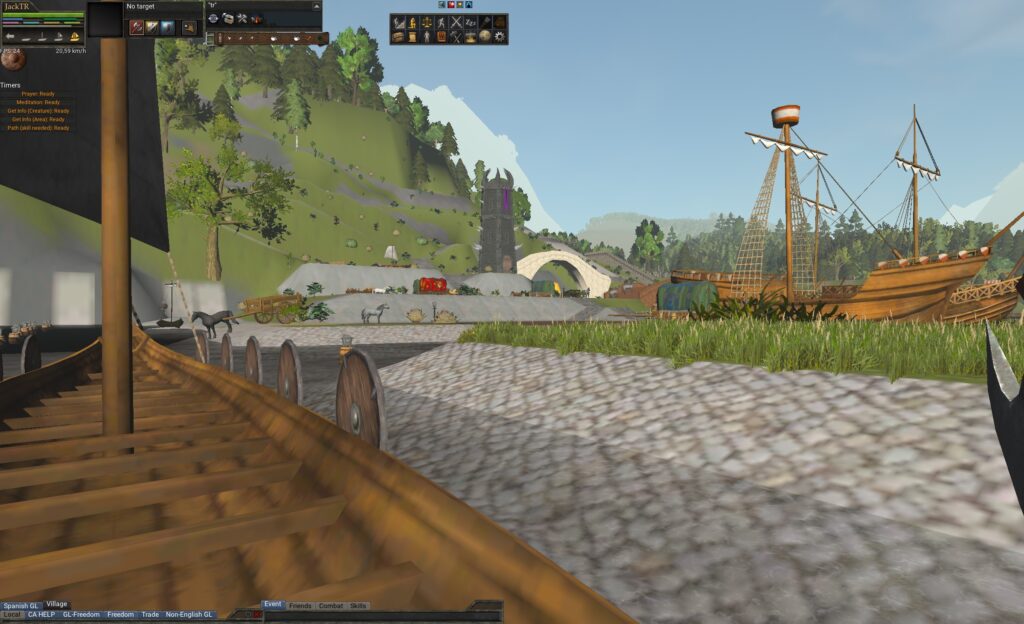Open the round world map icon
This screenshot has width=1024, height=624.
(x=485, y=37)
